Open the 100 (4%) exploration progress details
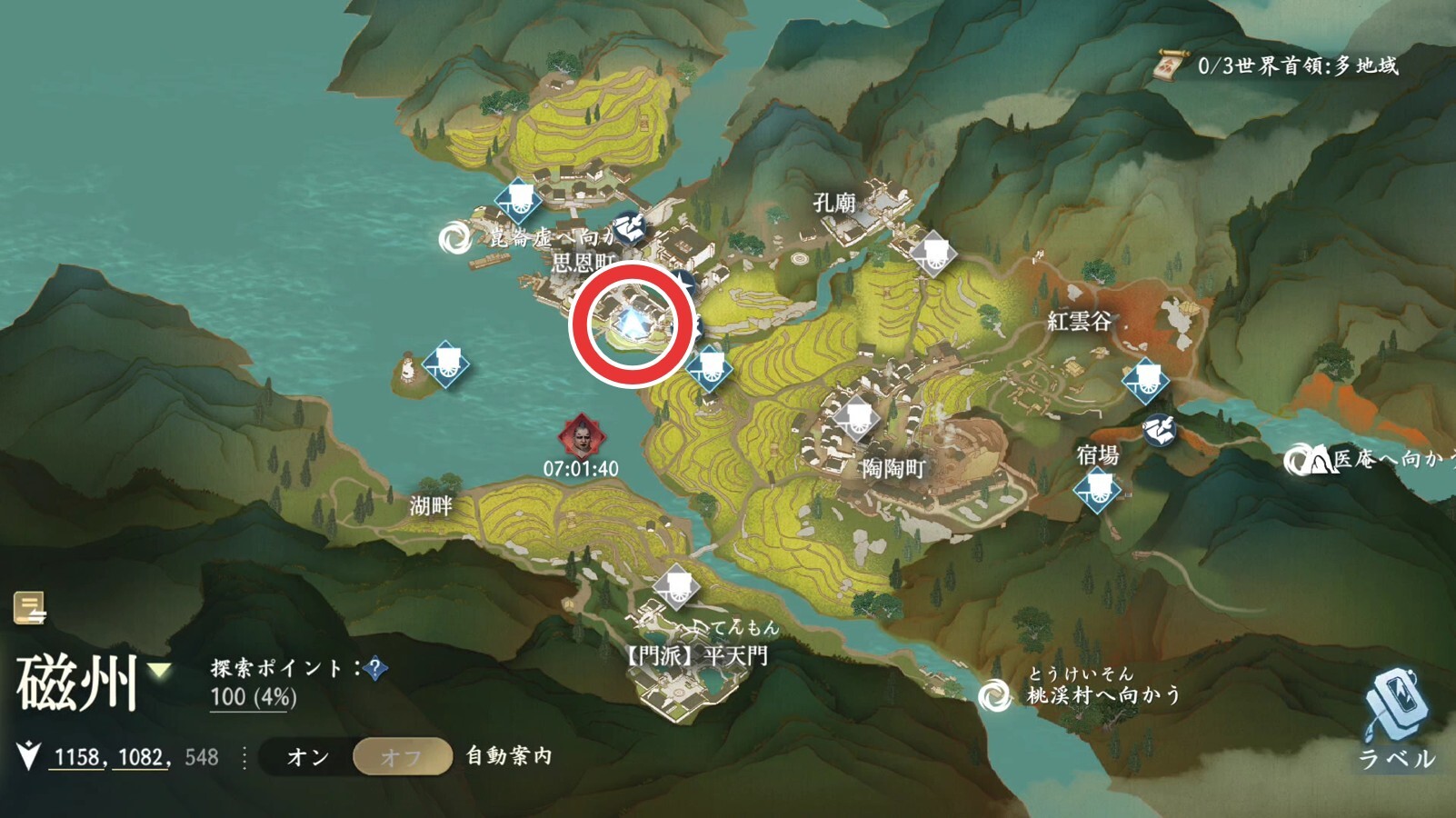 coord(253,698)
